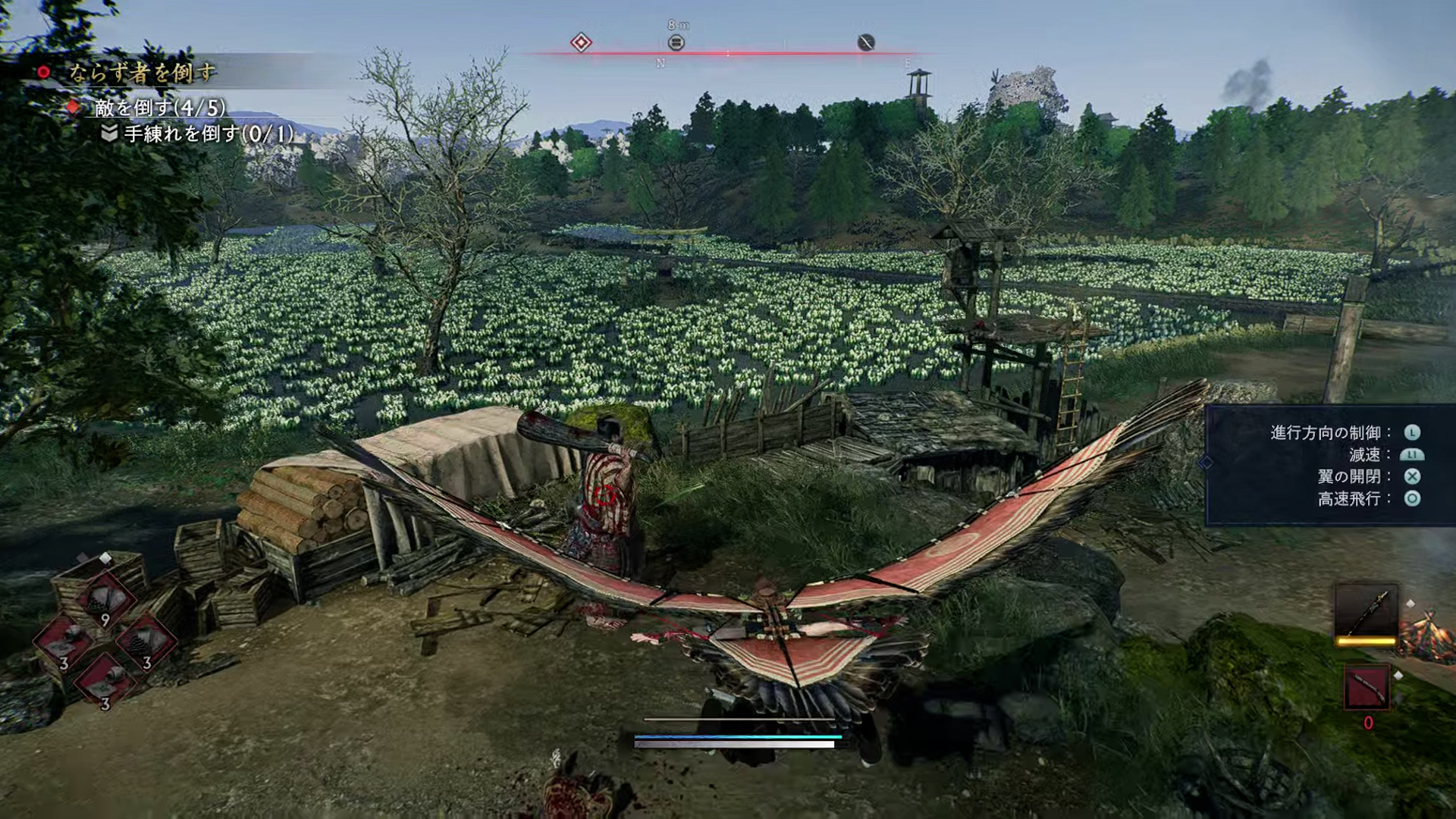1456x819 pixels.
Task: Select the red firearm sub-weapon slot
Action: point(1367,687)
